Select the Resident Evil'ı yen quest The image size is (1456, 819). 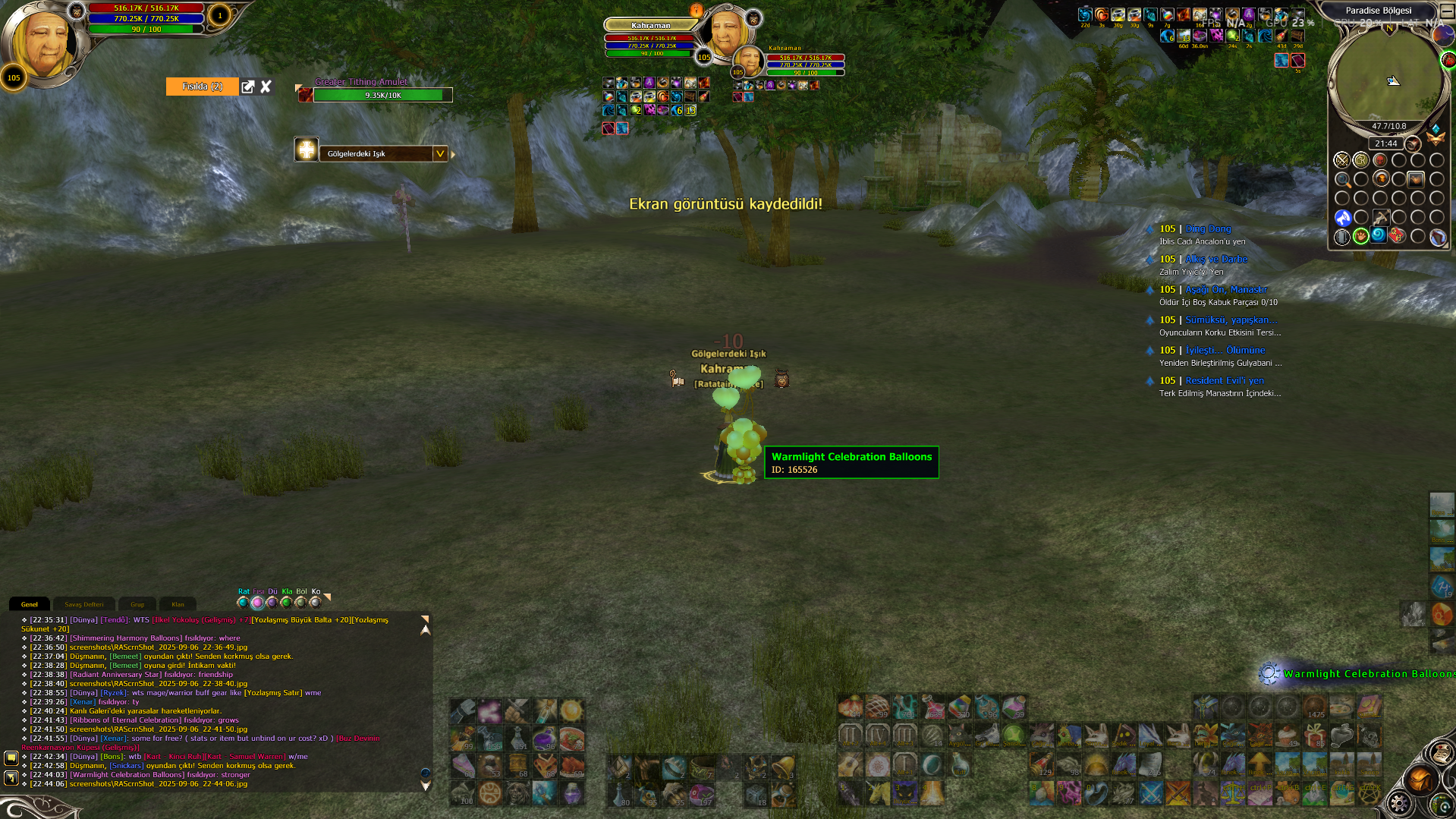click(1224, 380)
